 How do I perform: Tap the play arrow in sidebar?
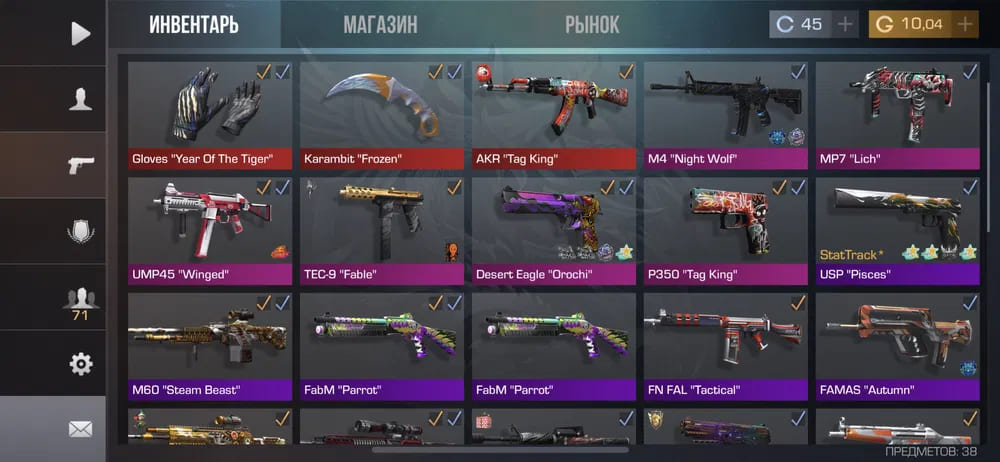tap(80, 33)
